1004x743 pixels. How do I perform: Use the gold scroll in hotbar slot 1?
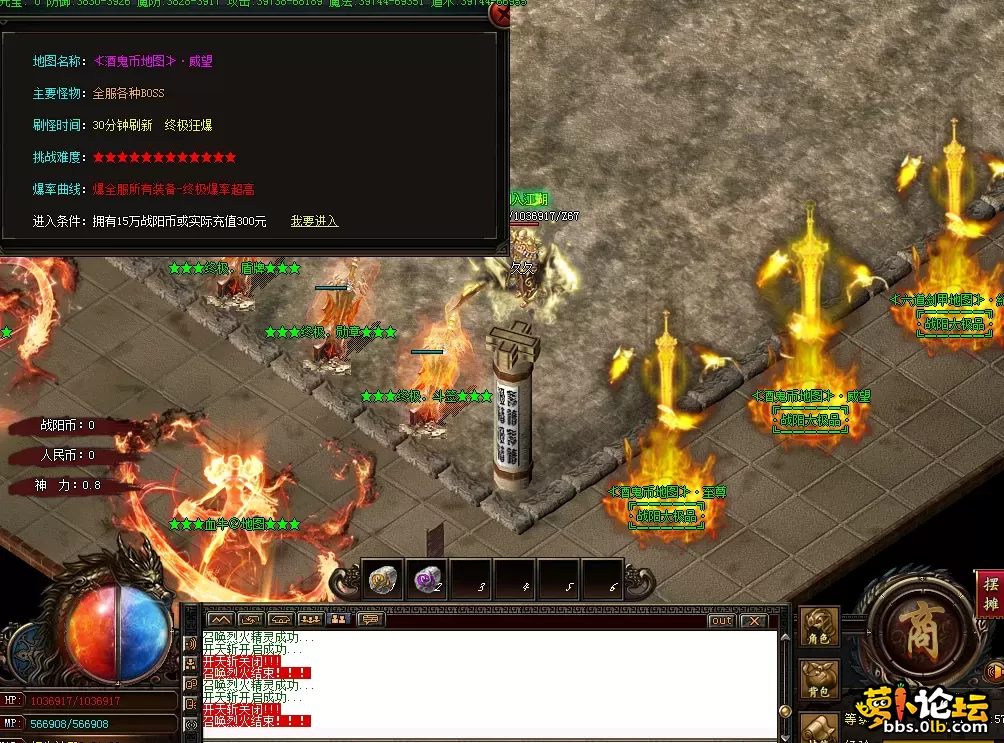coord(382,579)
